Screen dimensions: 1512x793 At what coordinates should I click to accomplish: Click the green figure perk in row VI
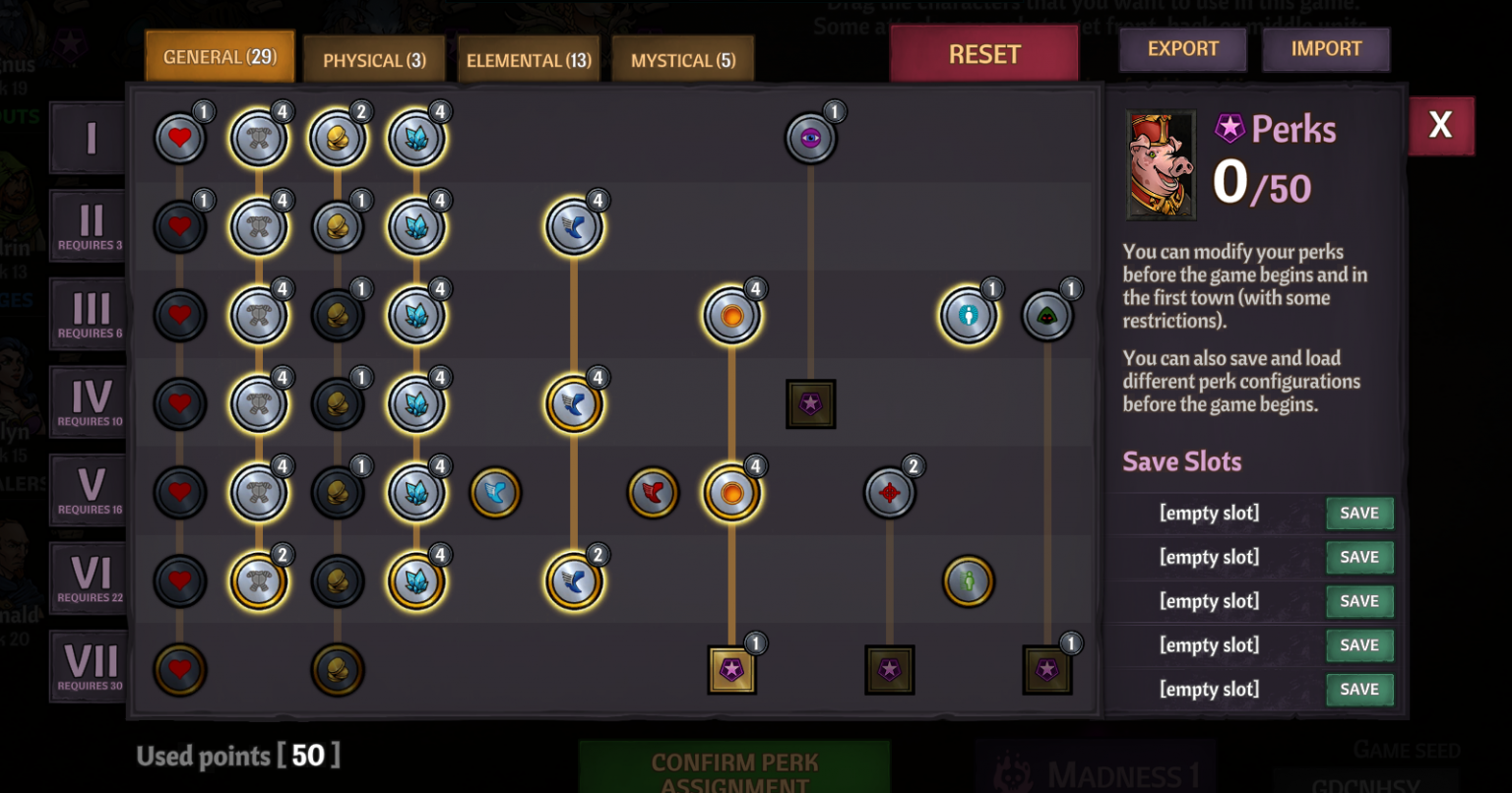968,580
